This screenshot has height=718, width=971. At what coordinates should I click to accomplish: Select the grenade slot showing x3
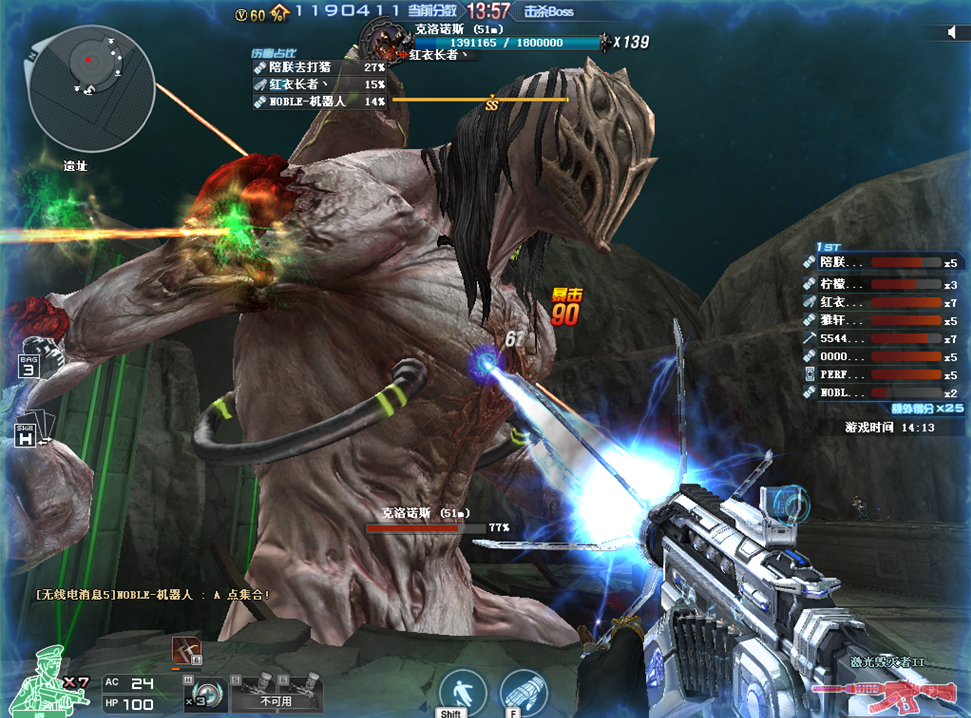click(x=205, y=692)
